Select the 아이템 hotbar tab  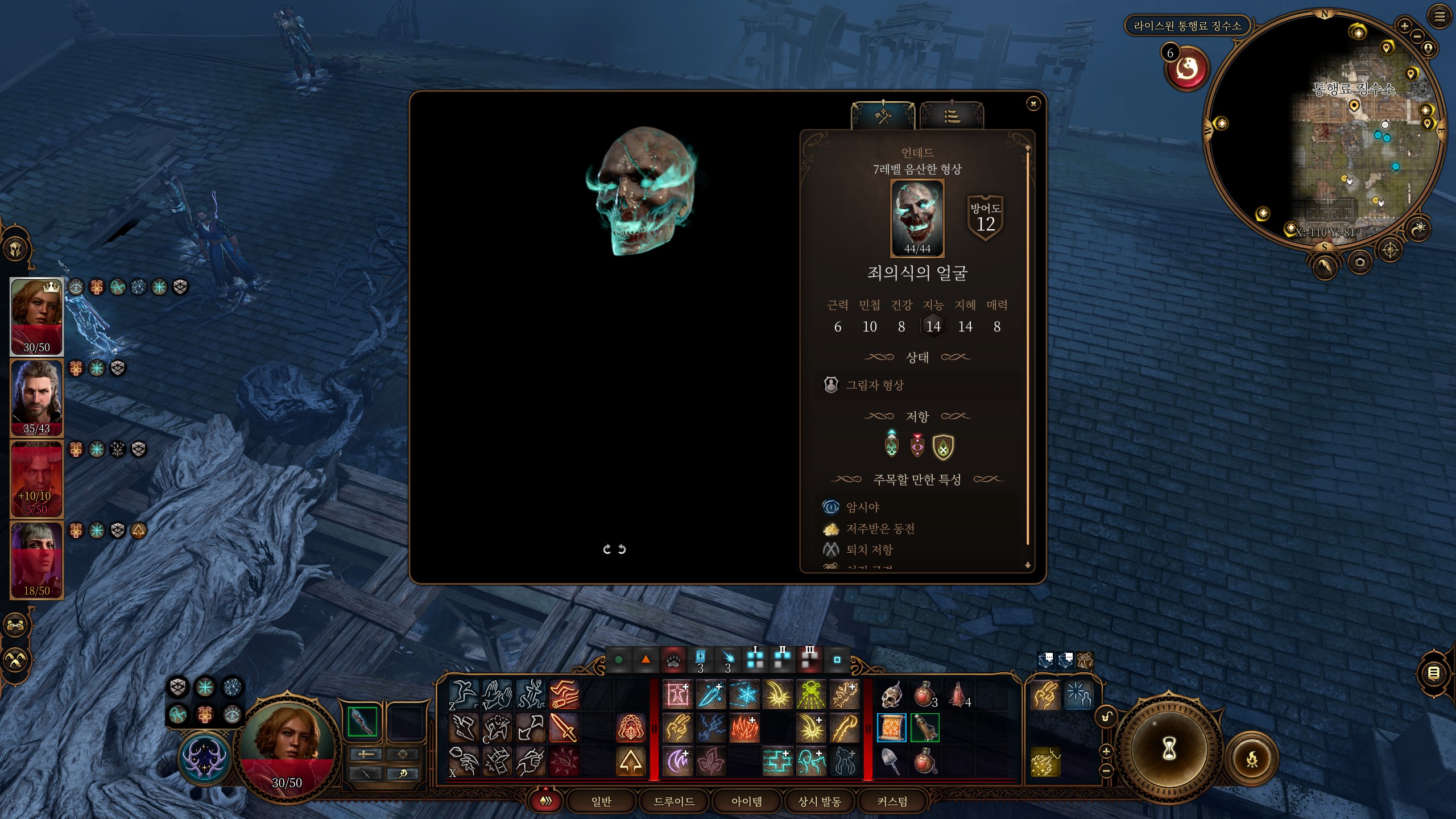(746, 801)
